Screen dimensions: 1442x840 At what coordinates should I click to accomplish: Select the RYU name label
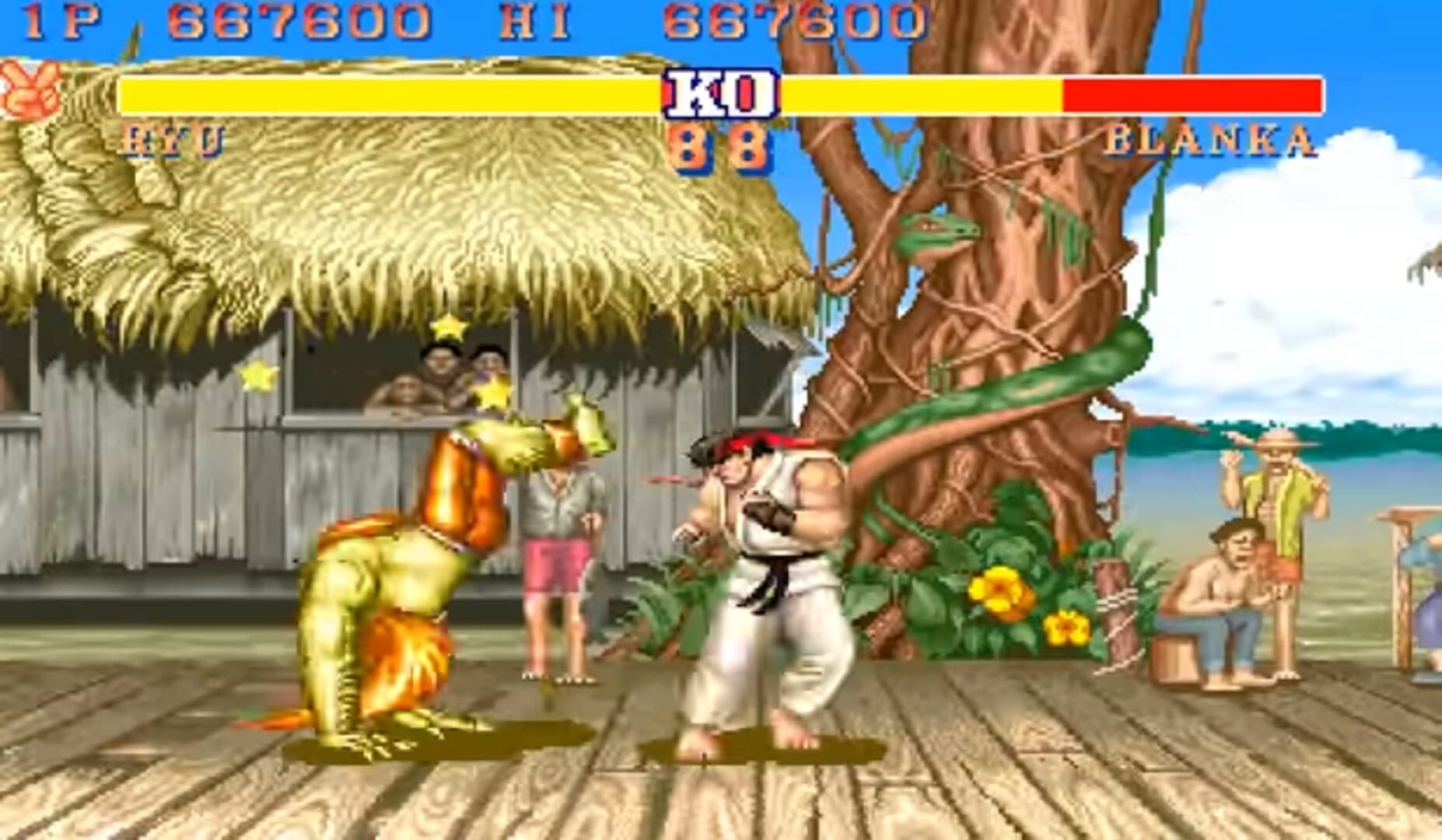pos(173,140)
